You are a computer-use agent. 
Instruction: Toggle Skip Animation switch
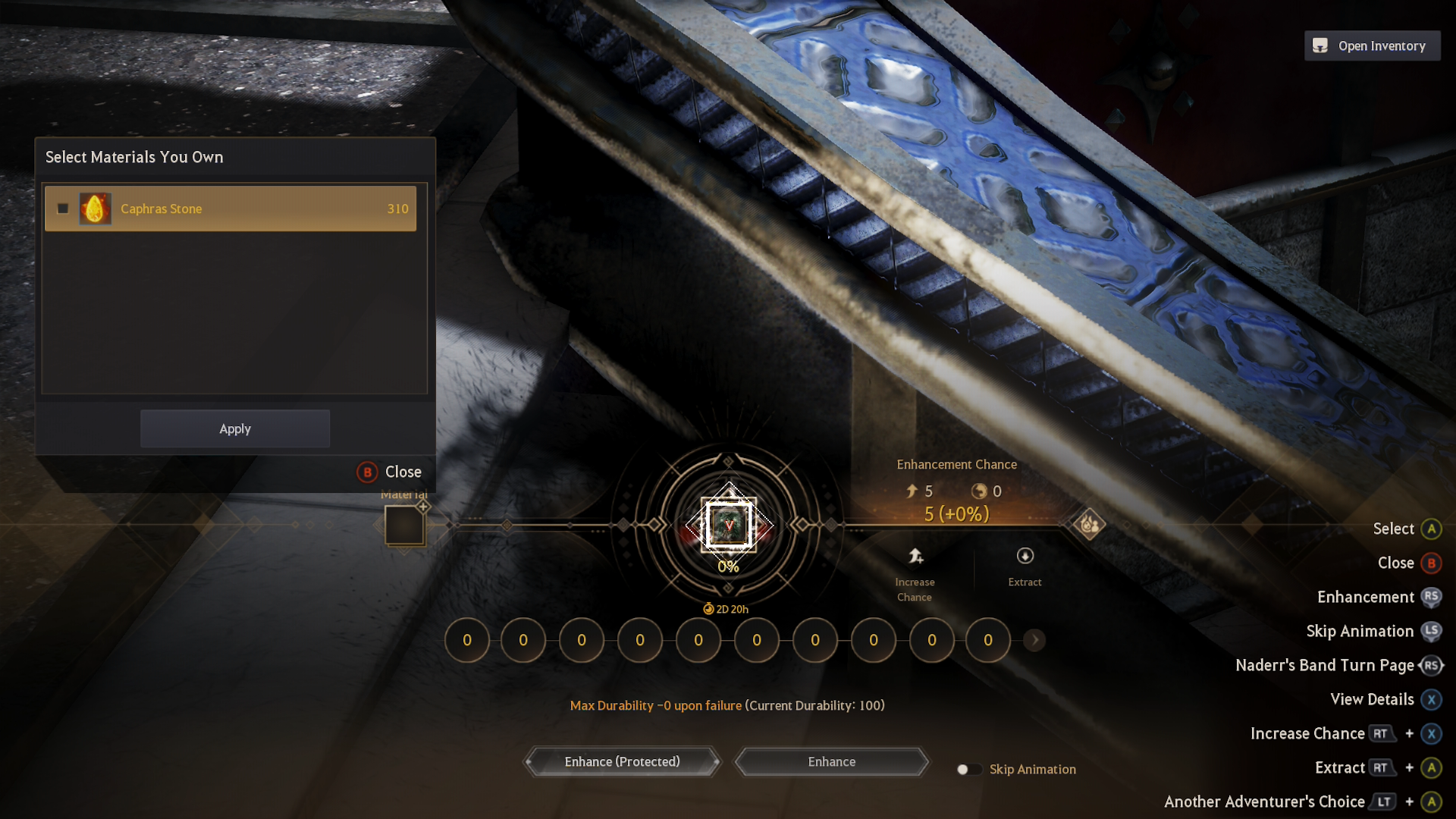tap(968, 770)
